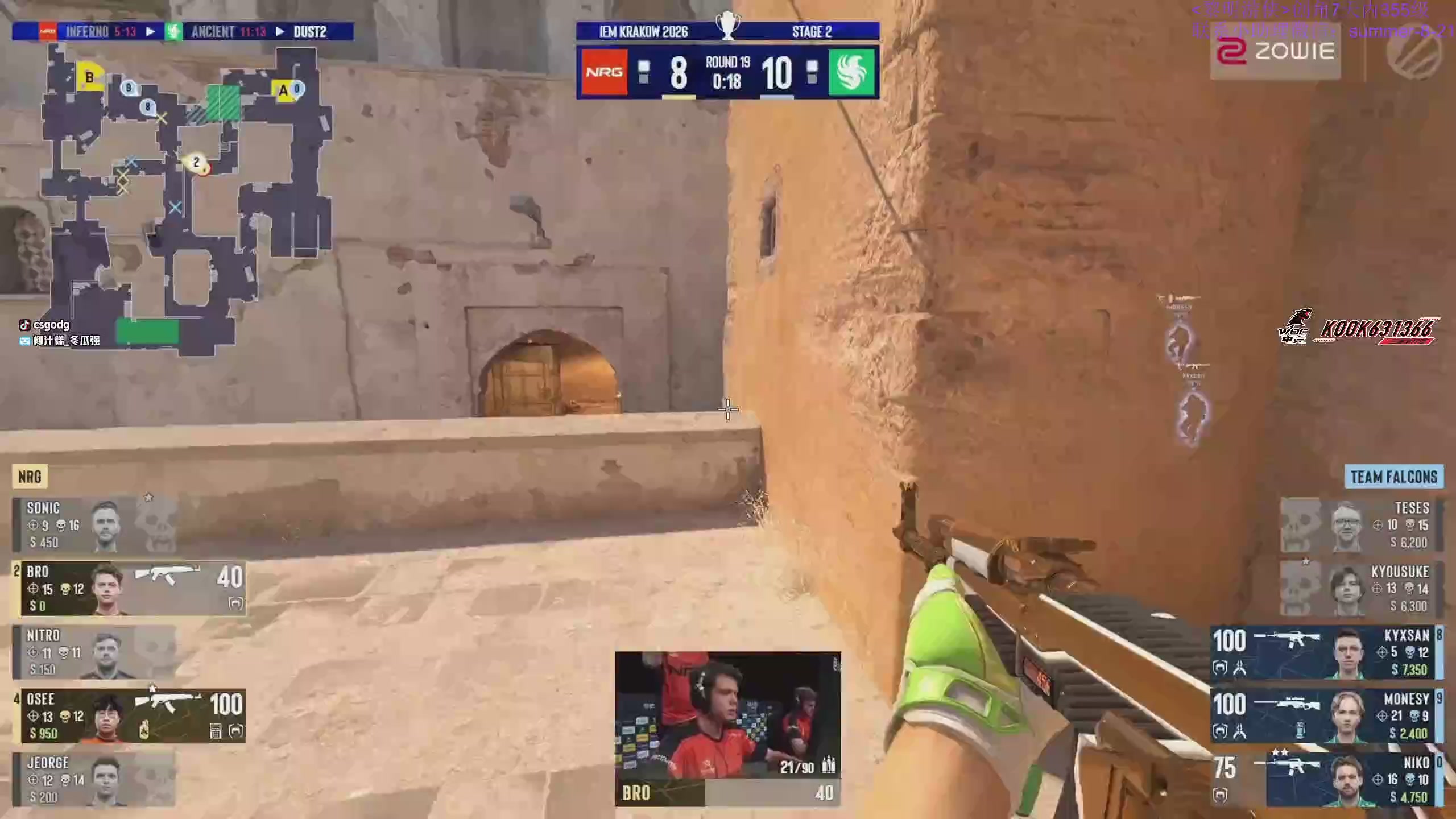Click the Team Falcons roster header
The height and width of the screenshot is (819, 1456).
pyautogui.click(x=1393, y=477)
